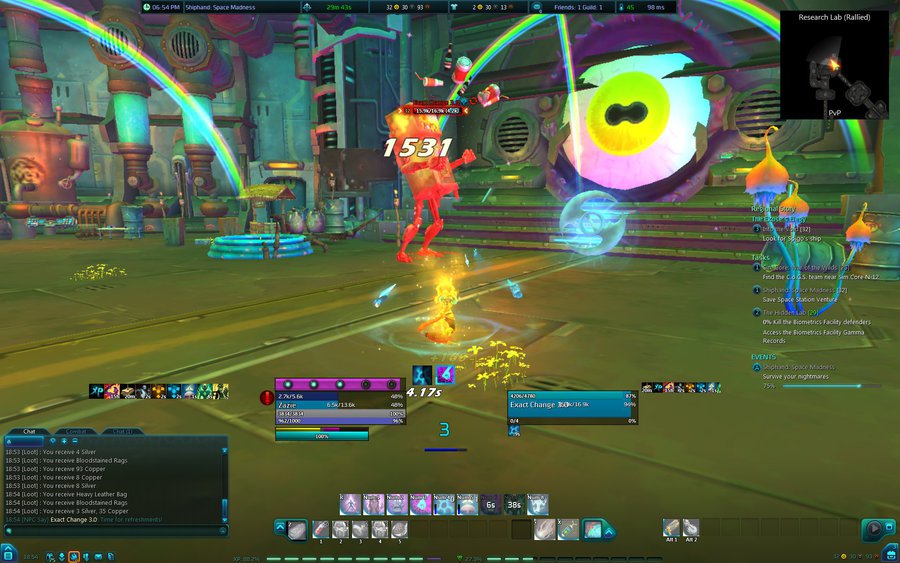Expand the left action bar flyout arrow
Image resolution: width=900 pixels, height=563 pixels.
tap(280, 528)
